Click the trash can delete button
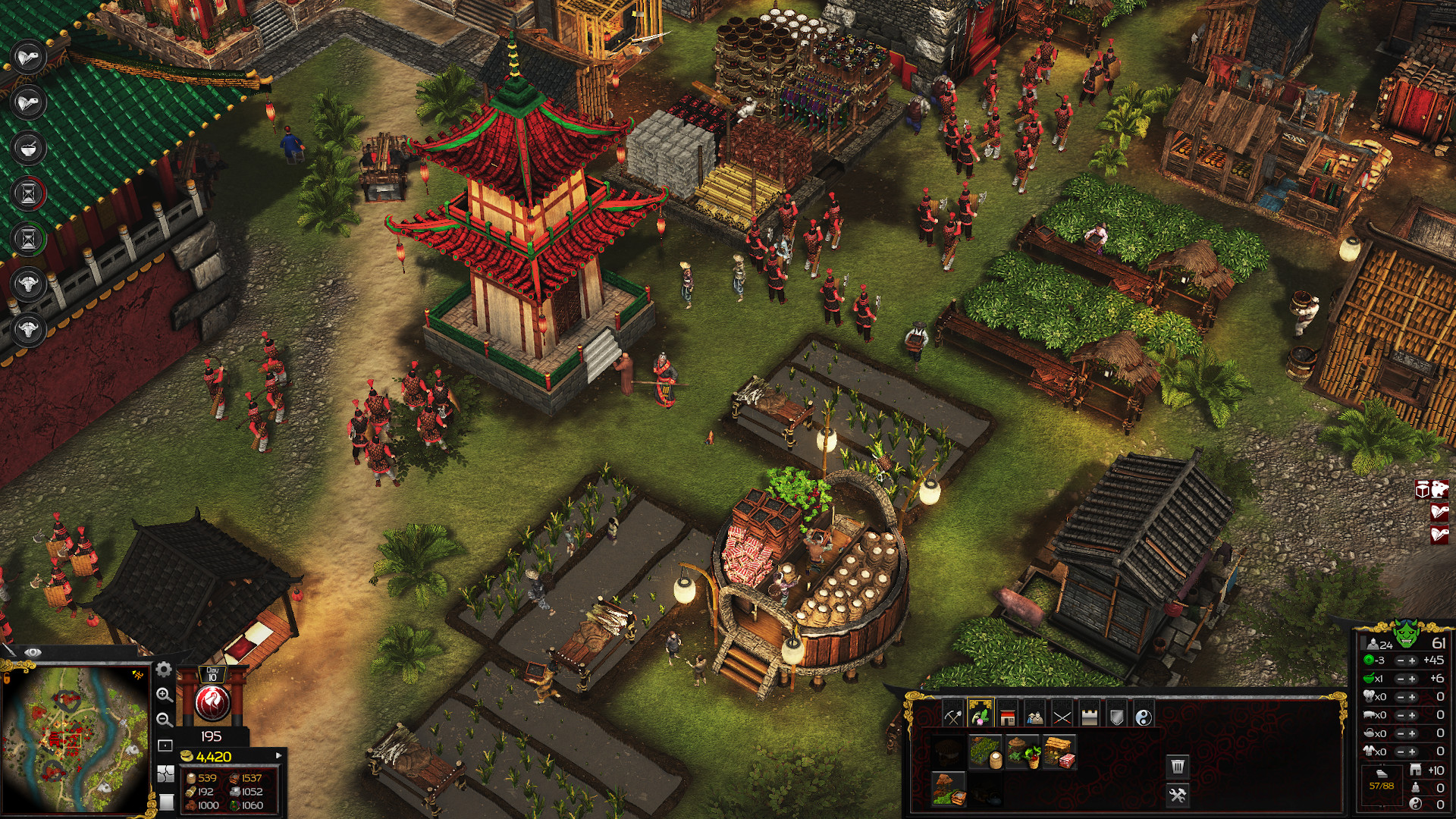1456x819 pixels. 1177,767
